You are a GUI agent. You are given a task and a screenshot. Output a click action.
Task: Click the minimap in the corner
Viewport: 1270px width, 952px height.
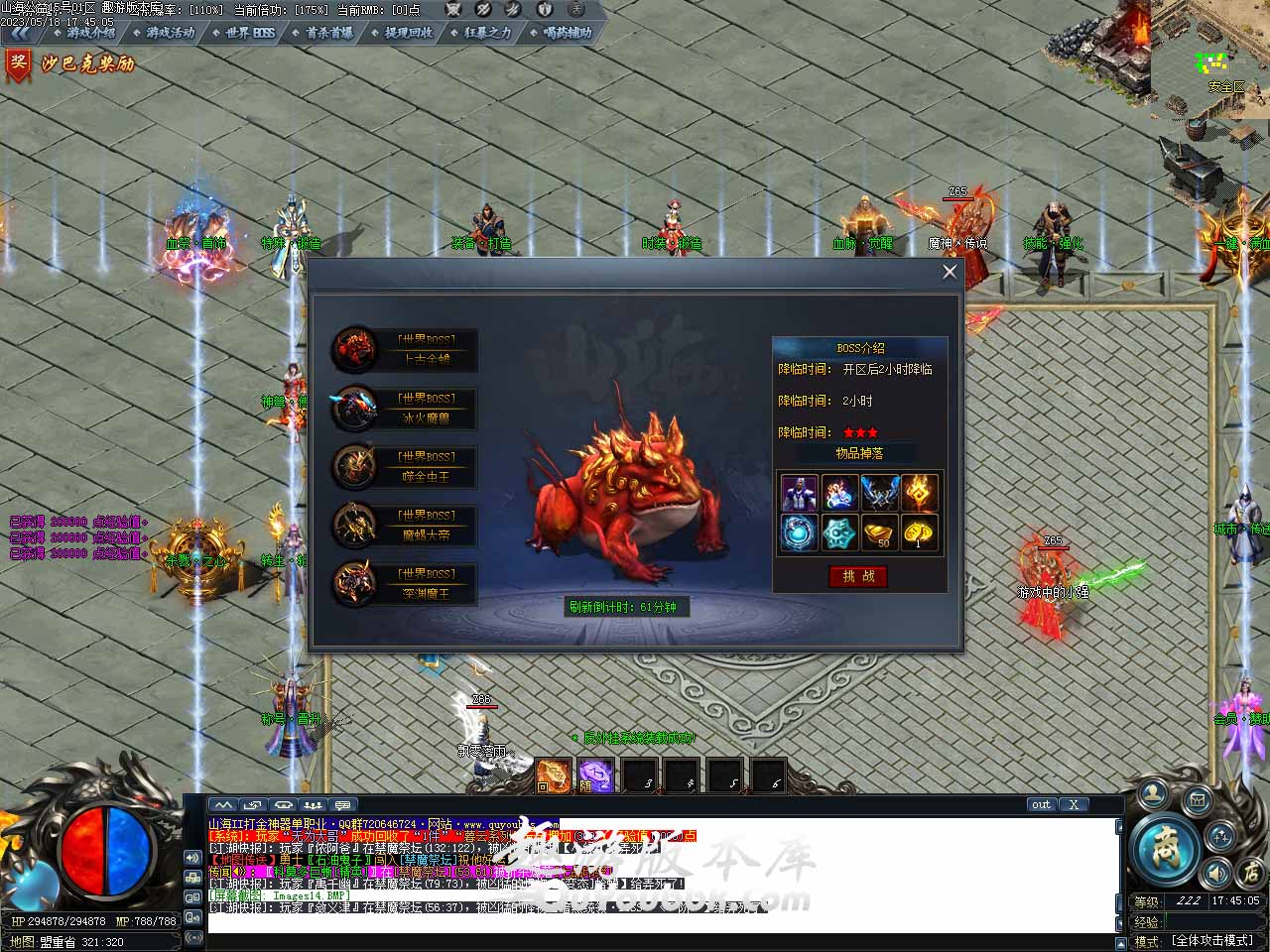click(x=1210, y=59)
